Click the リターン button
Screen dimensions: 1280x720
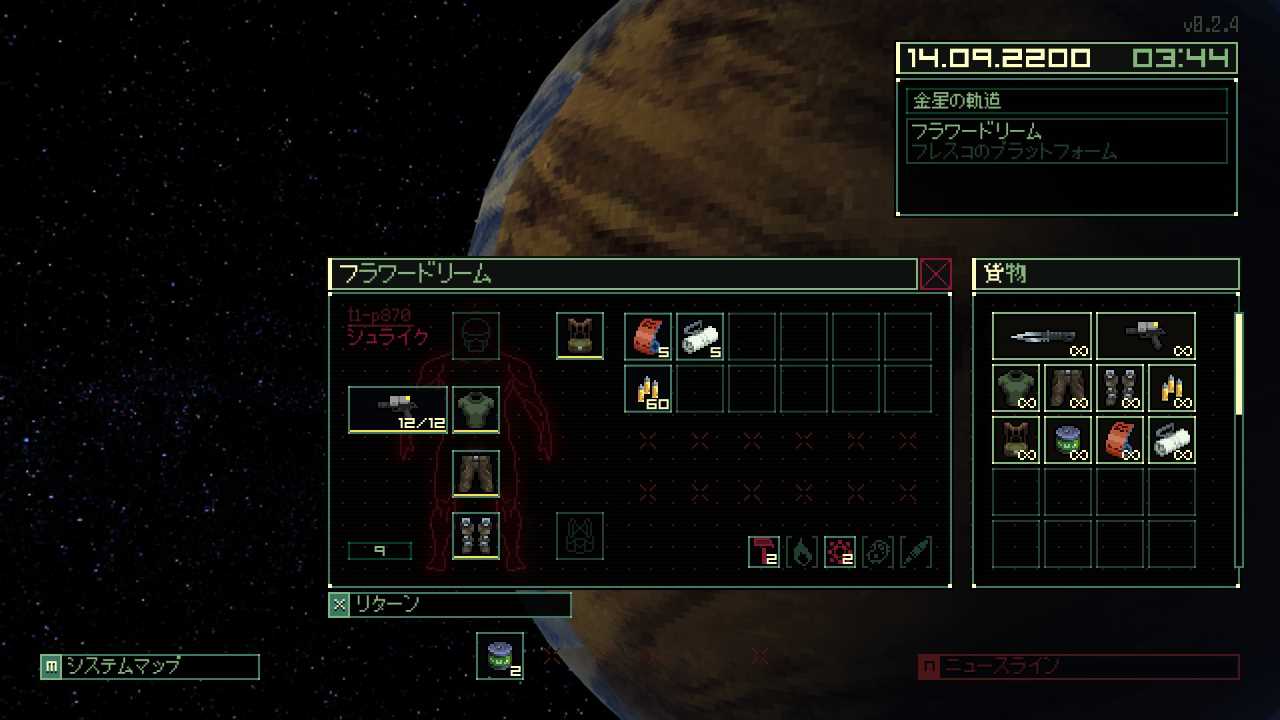click(450, 604)
